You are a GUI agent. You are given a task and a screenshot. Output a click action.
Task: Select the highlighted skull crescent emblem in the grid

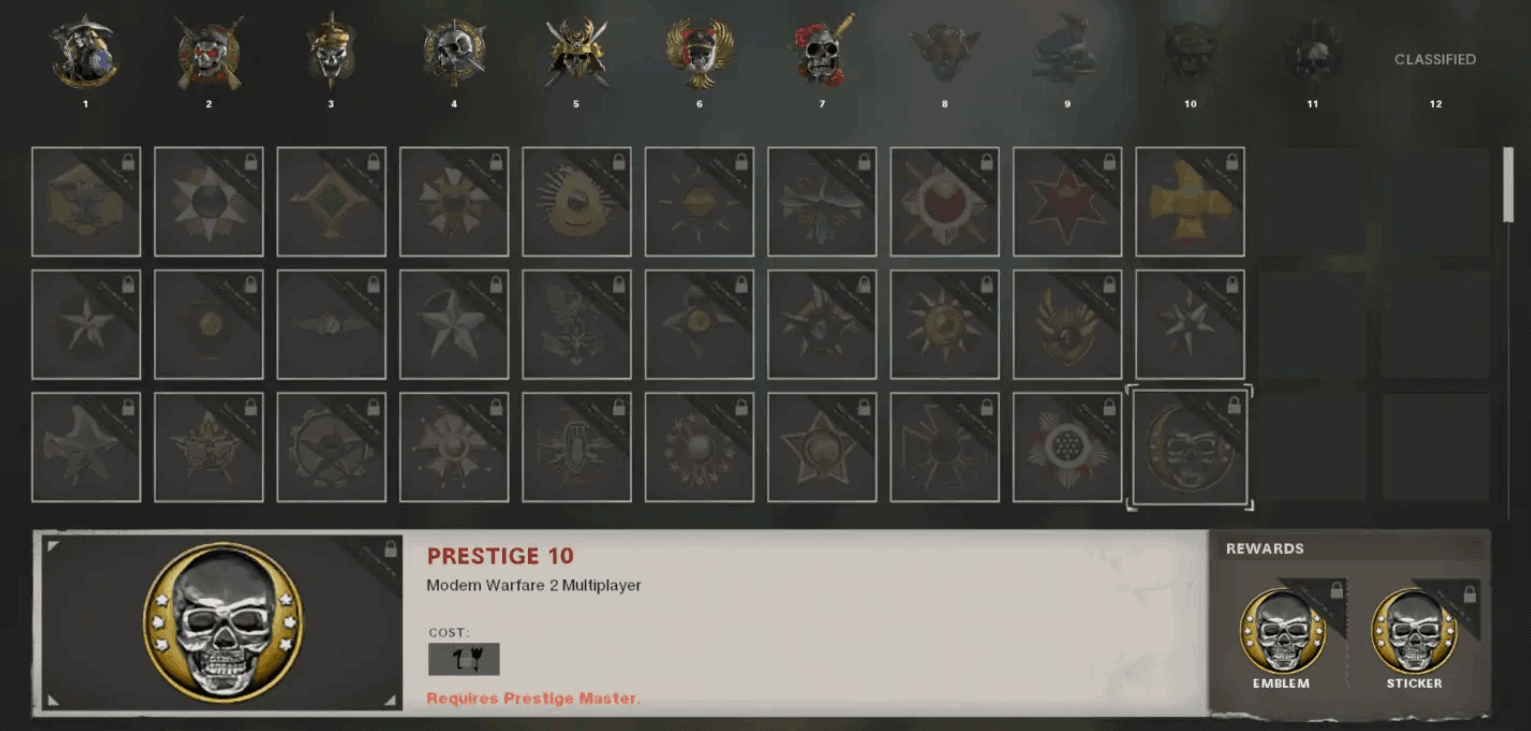(x=1189, y=446)
